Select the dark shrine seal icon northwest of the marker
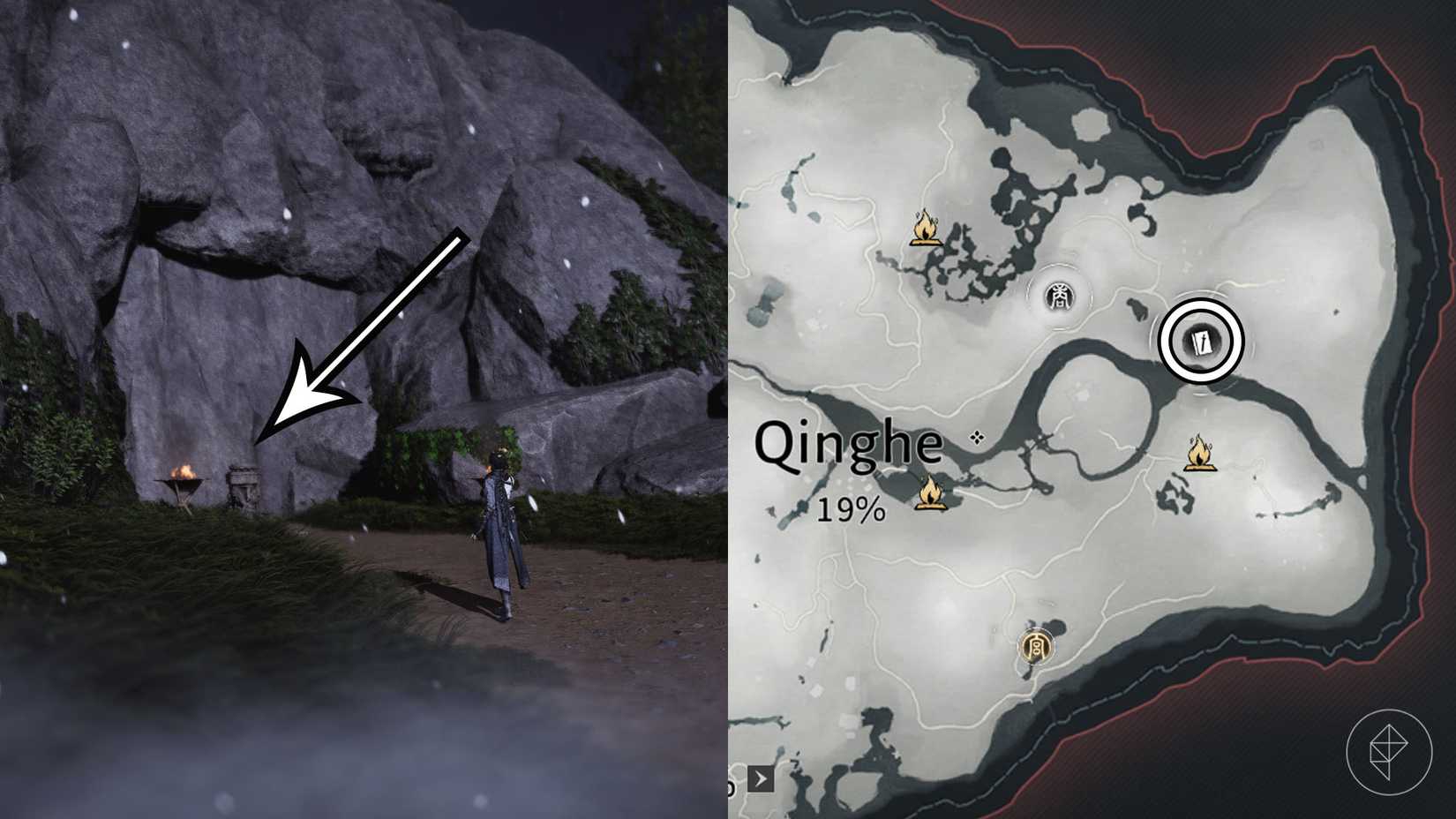This screenshot has width=1456, height=819. 1059,297
